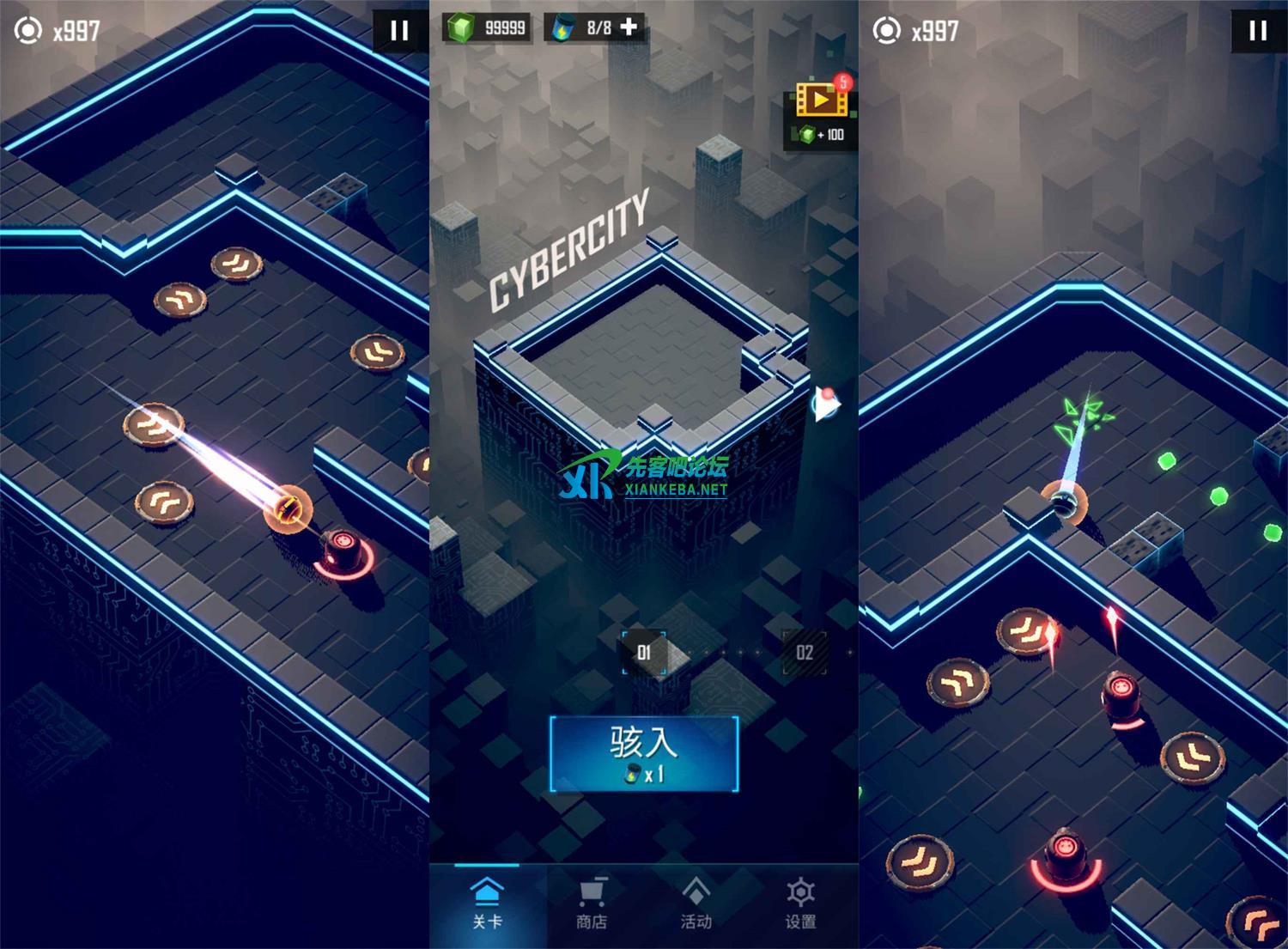The height and width of the screenshot is (949, 1288).
Task: Choose level 02 tile
Action: 805,653
